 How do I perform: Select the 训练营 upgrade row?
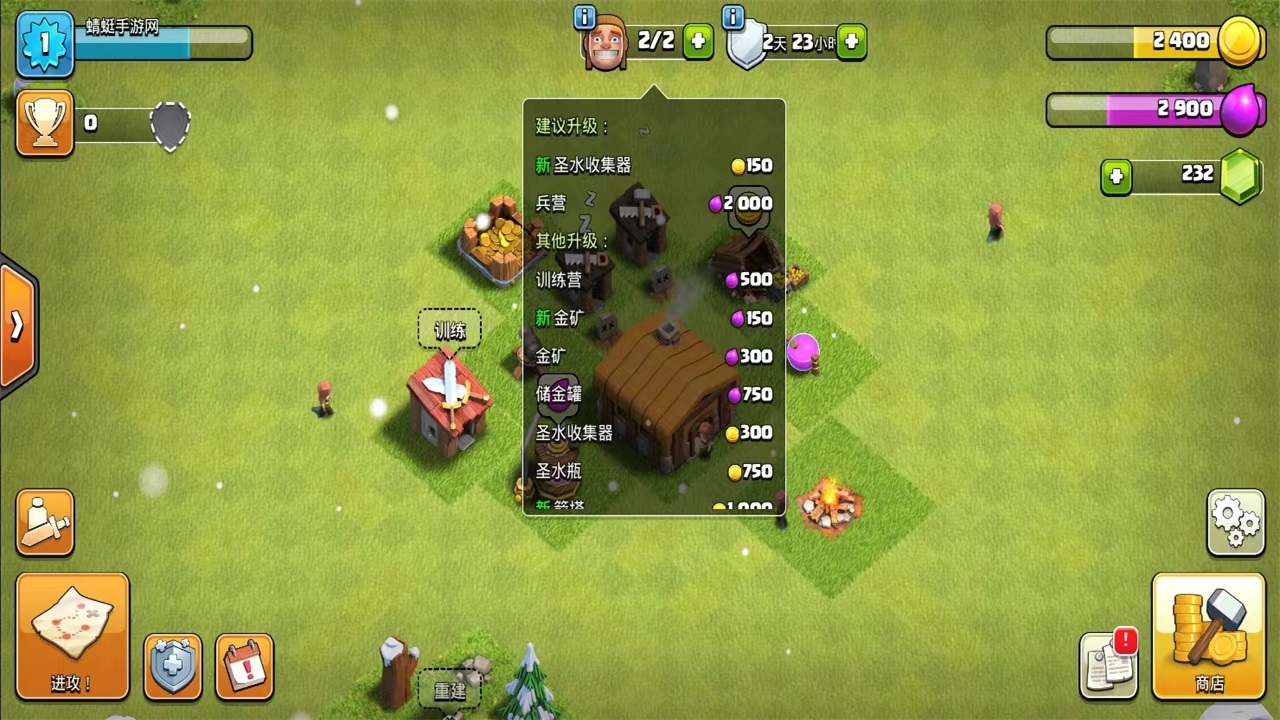pyautogui.click(x=653, y=280)
